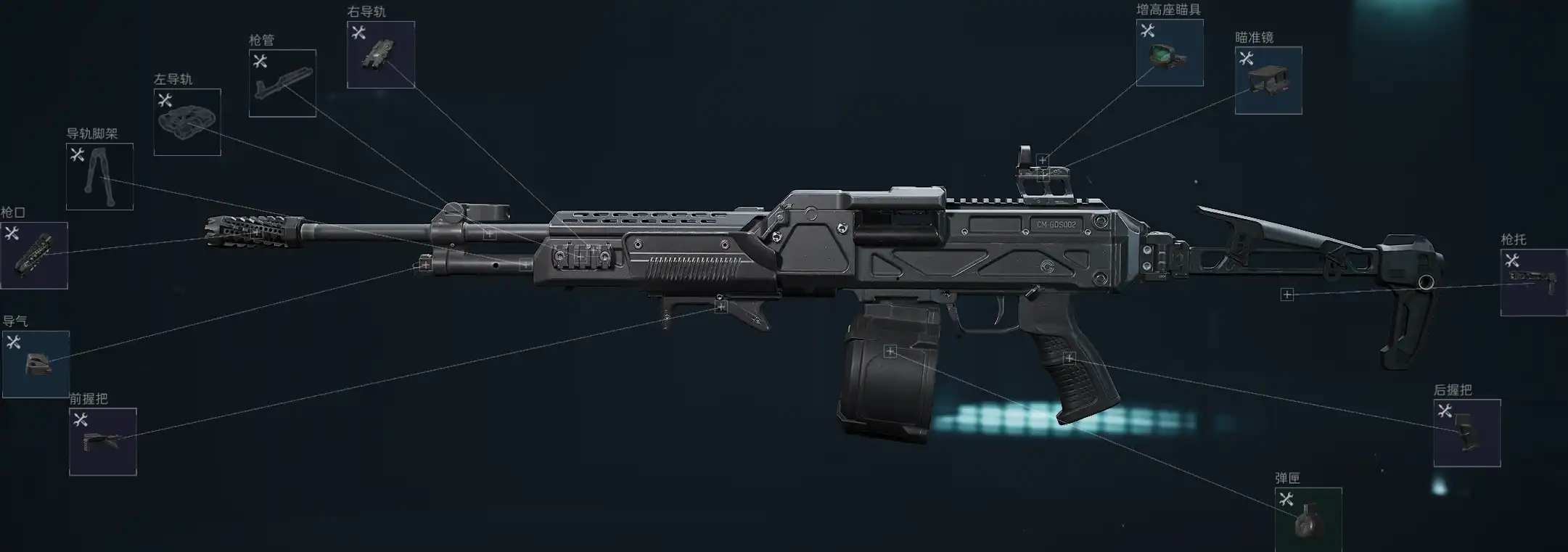Open the 枪管 barrel attachment slot

(x=282, y=83)
